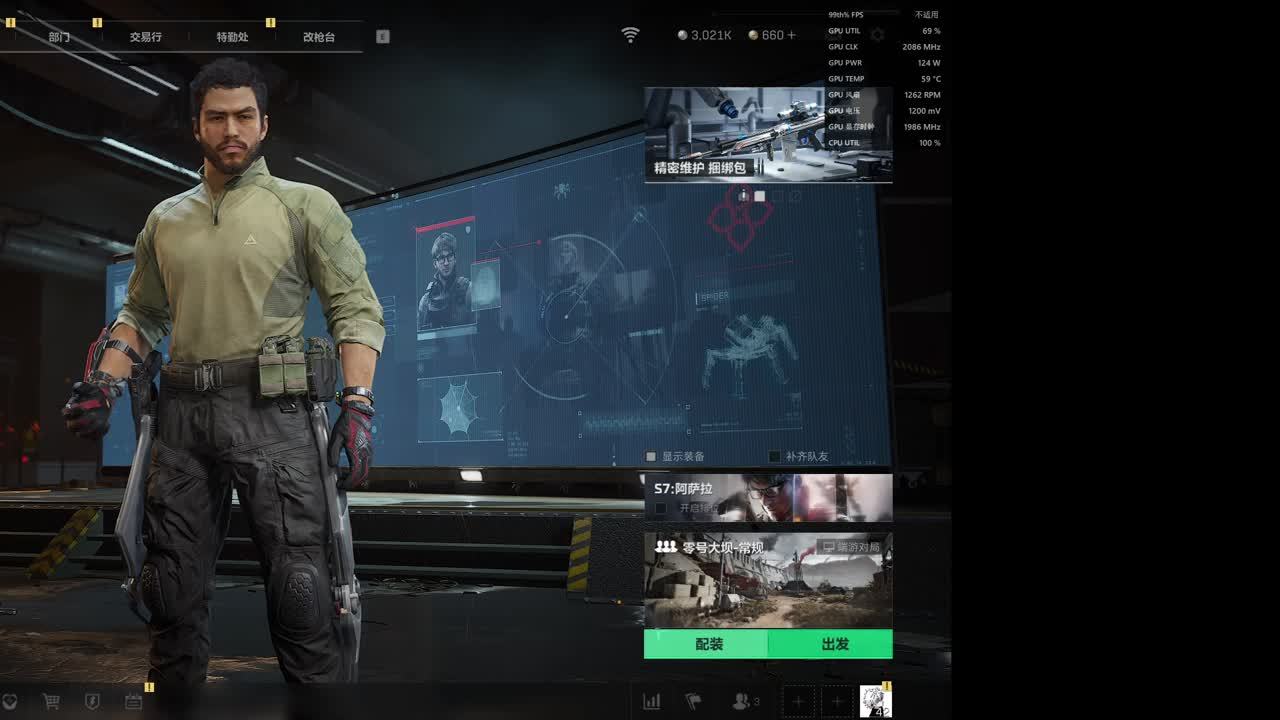Click the player avatar portrait
This screenshot has width=1280, height=720.
pos(875,701)
